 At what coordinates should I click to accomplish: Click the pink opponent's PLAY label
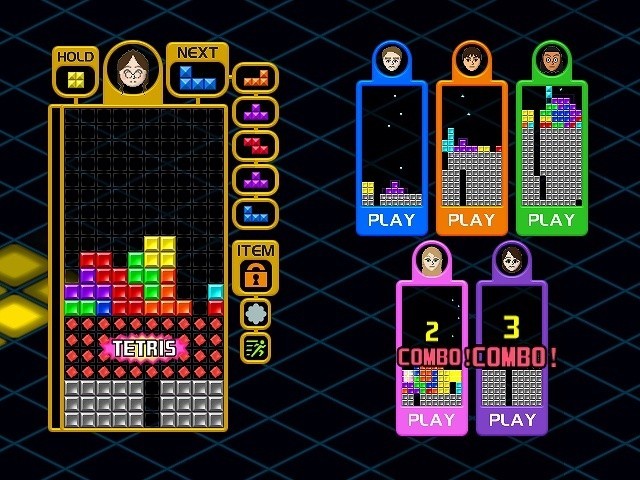click(431, 420)
